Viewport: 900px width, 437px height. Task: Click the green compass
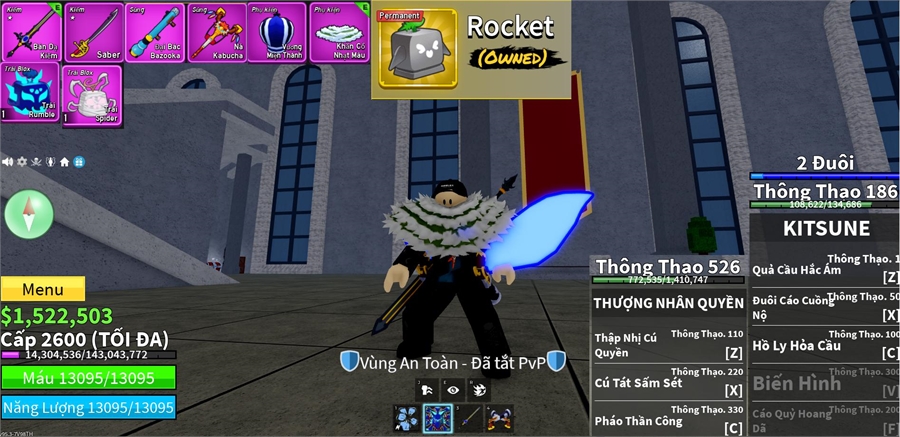(x=28, y=213)
